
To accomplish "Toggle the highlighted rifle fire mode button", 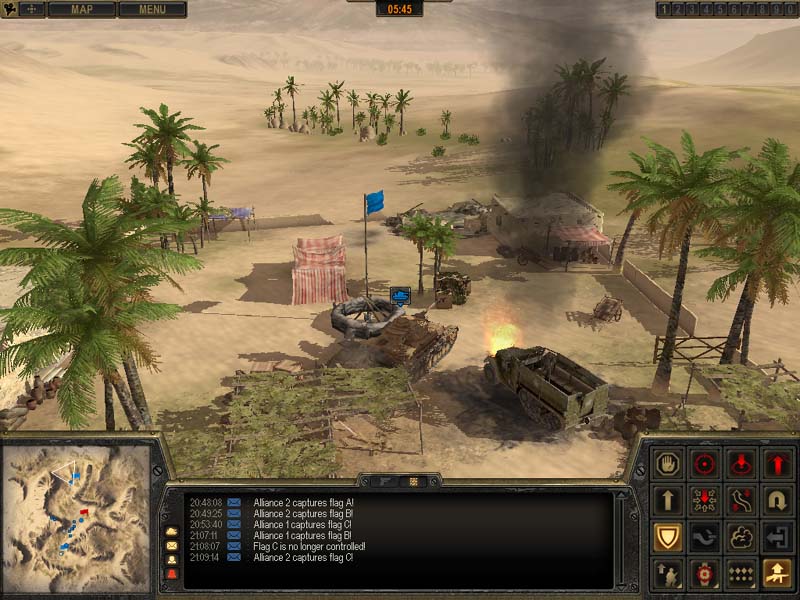I will click(777, 573).
